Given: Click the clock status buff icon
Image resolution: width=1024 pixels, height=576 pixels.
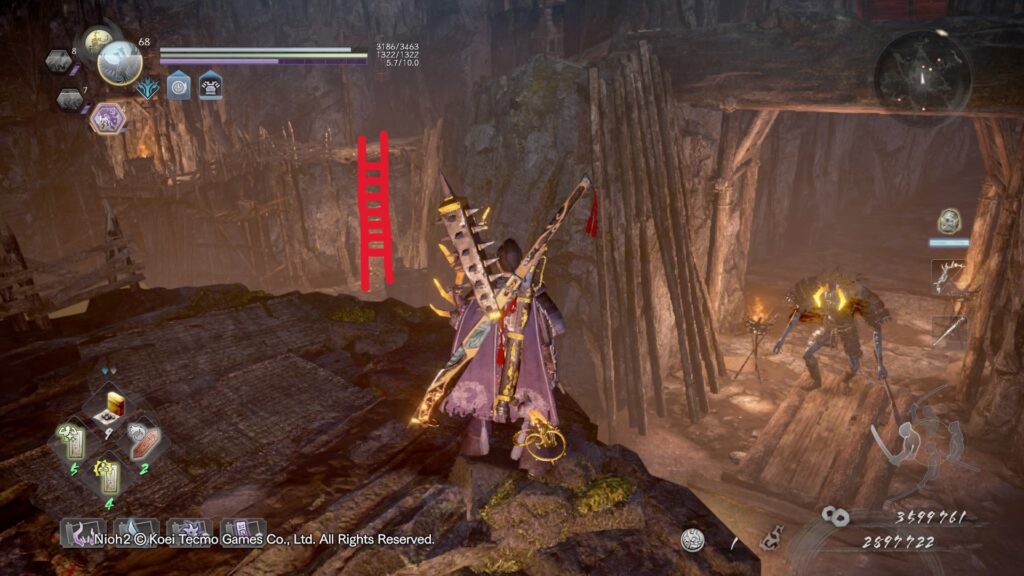Looking at the screenshot, I should pyautogui.click(x=179, y=86).
